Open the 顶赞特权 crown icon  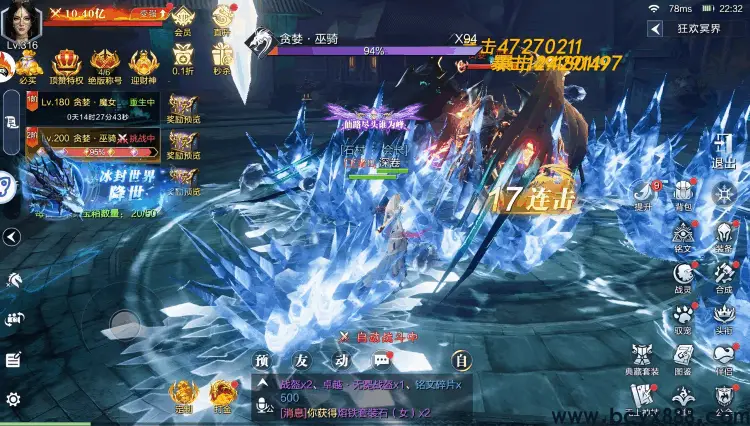[66, 62]
